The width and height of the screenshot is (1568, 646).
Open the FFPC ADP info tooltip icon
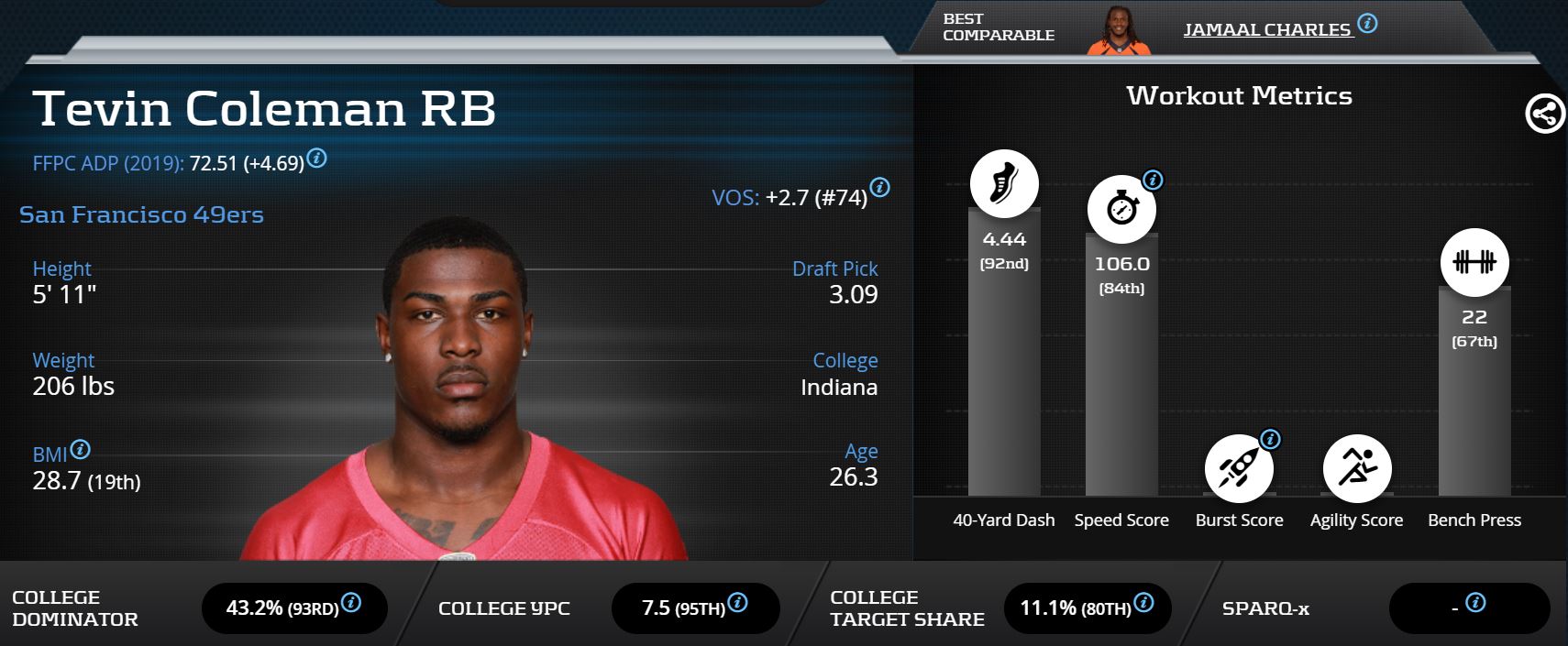[x=316, y=158]
